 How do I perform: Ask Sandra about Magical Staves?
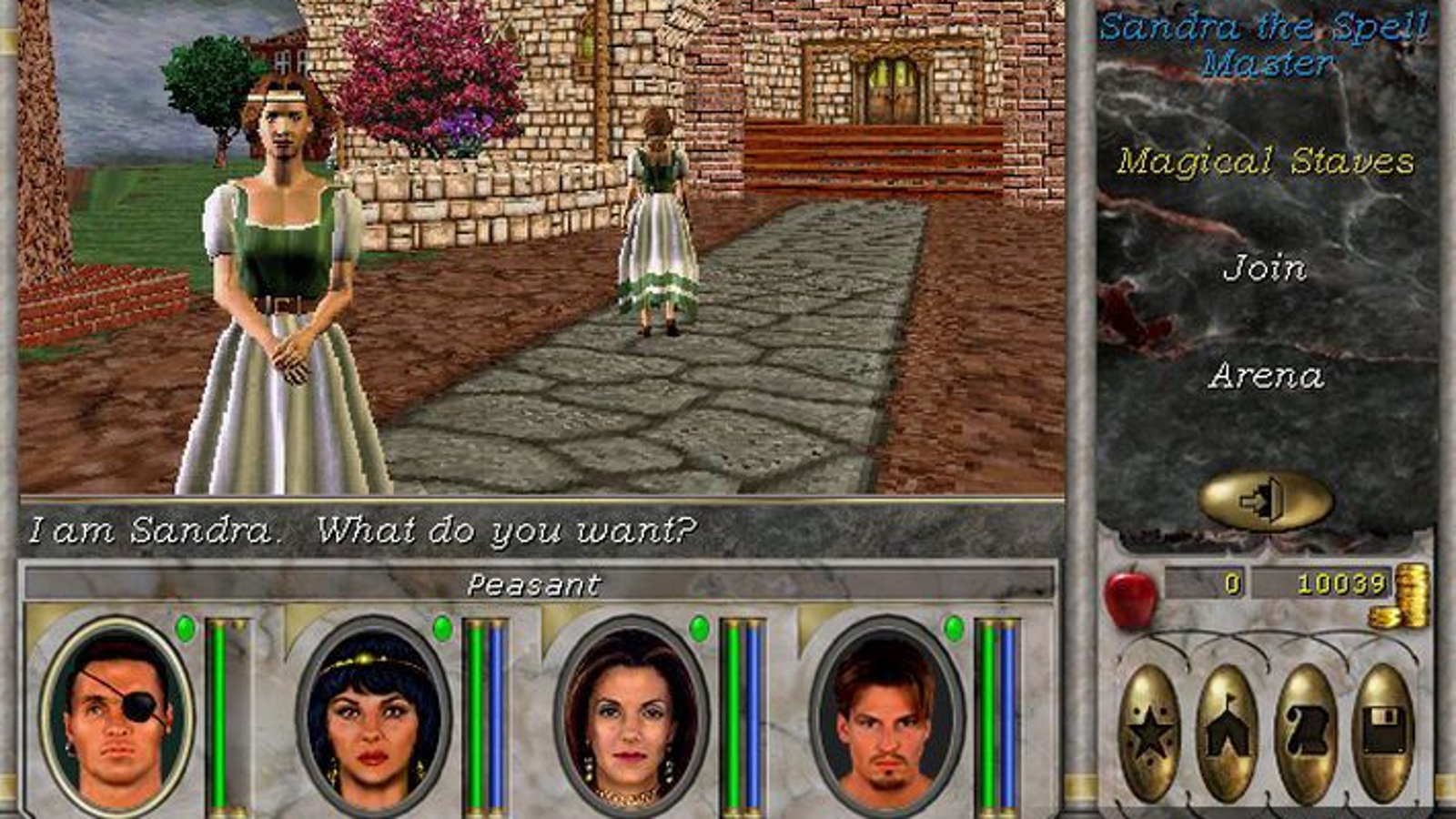click(1267, 162)
